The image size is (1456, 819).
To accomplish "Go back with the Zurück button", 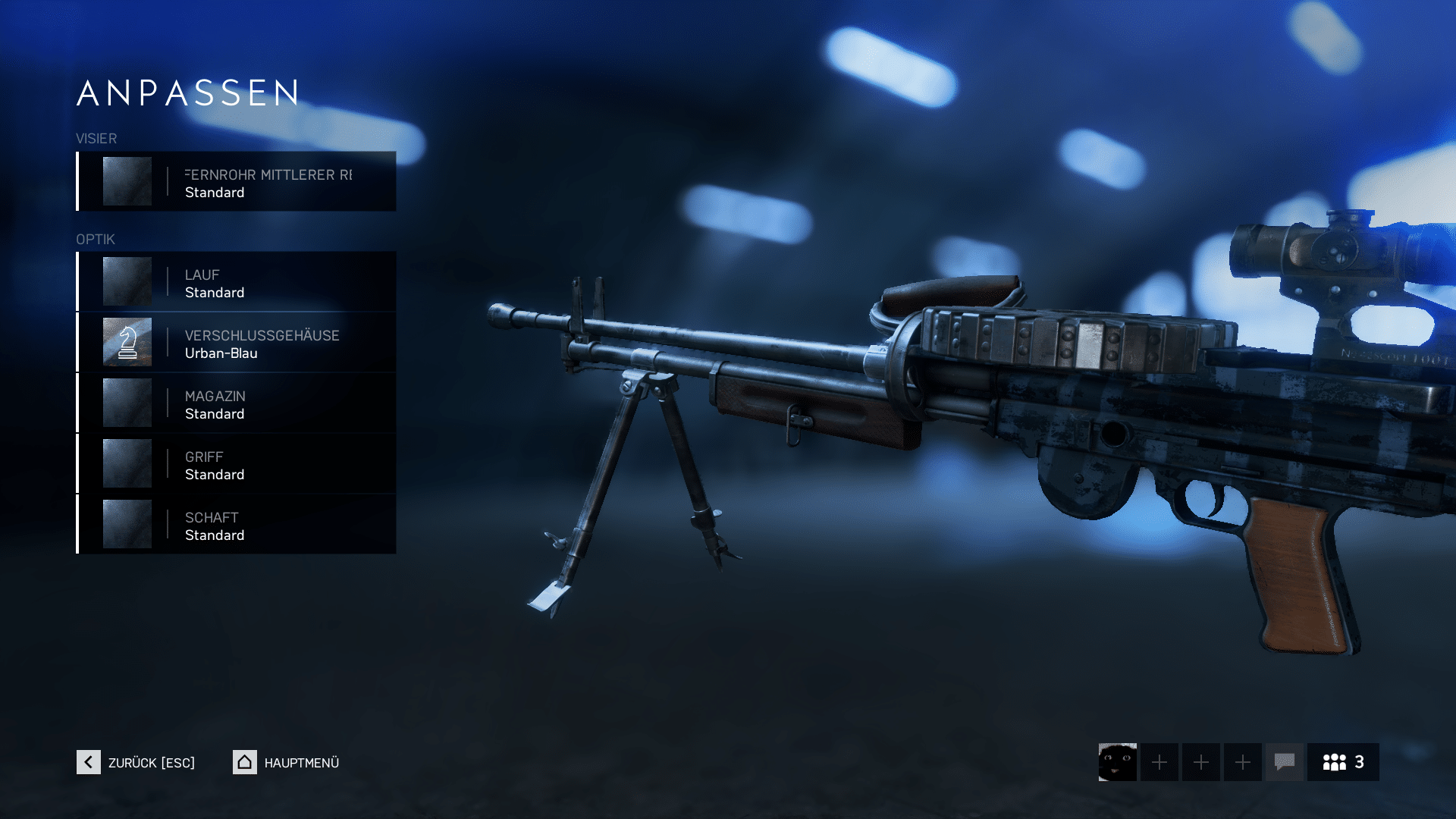I will pyautogui.click(x=136, y=762).
